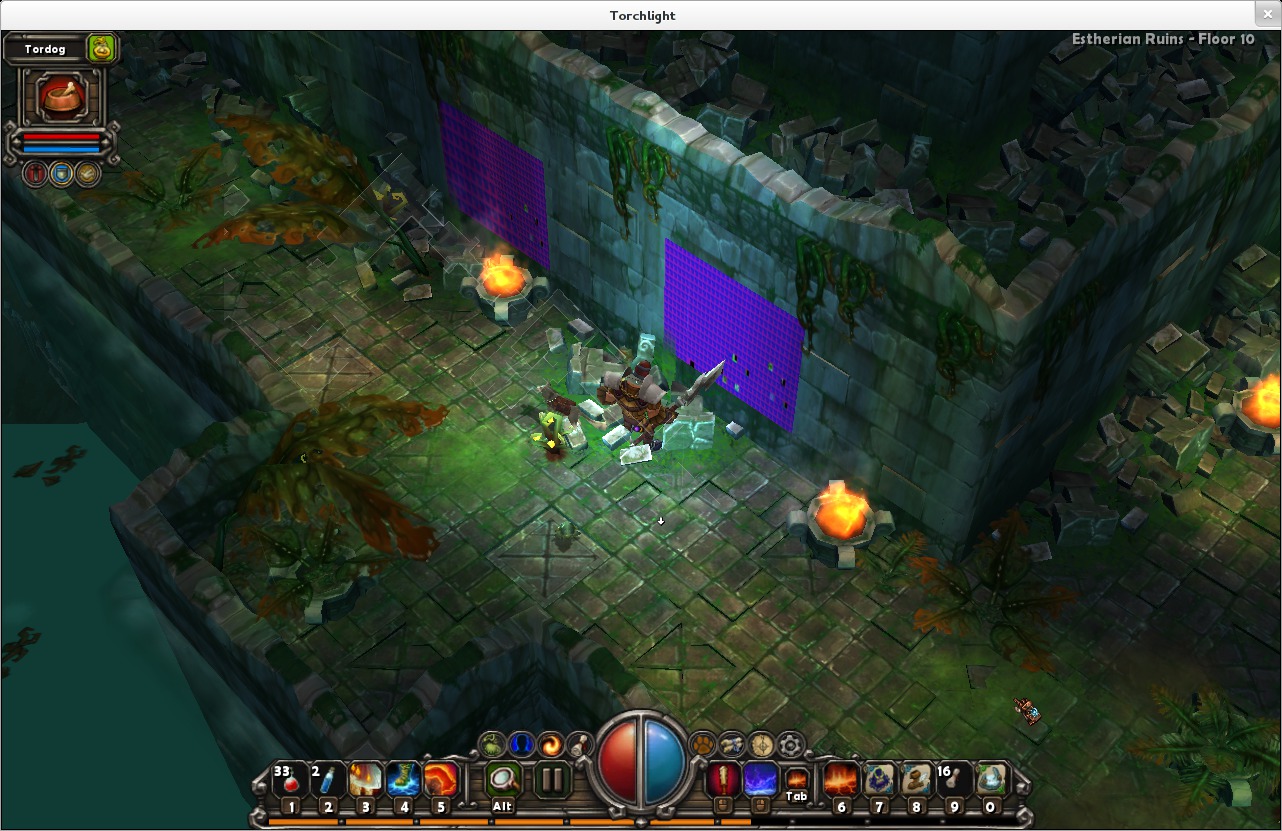Pause the game with the pause button
This screenshot has width=1282, height=831.
point(552,780)
